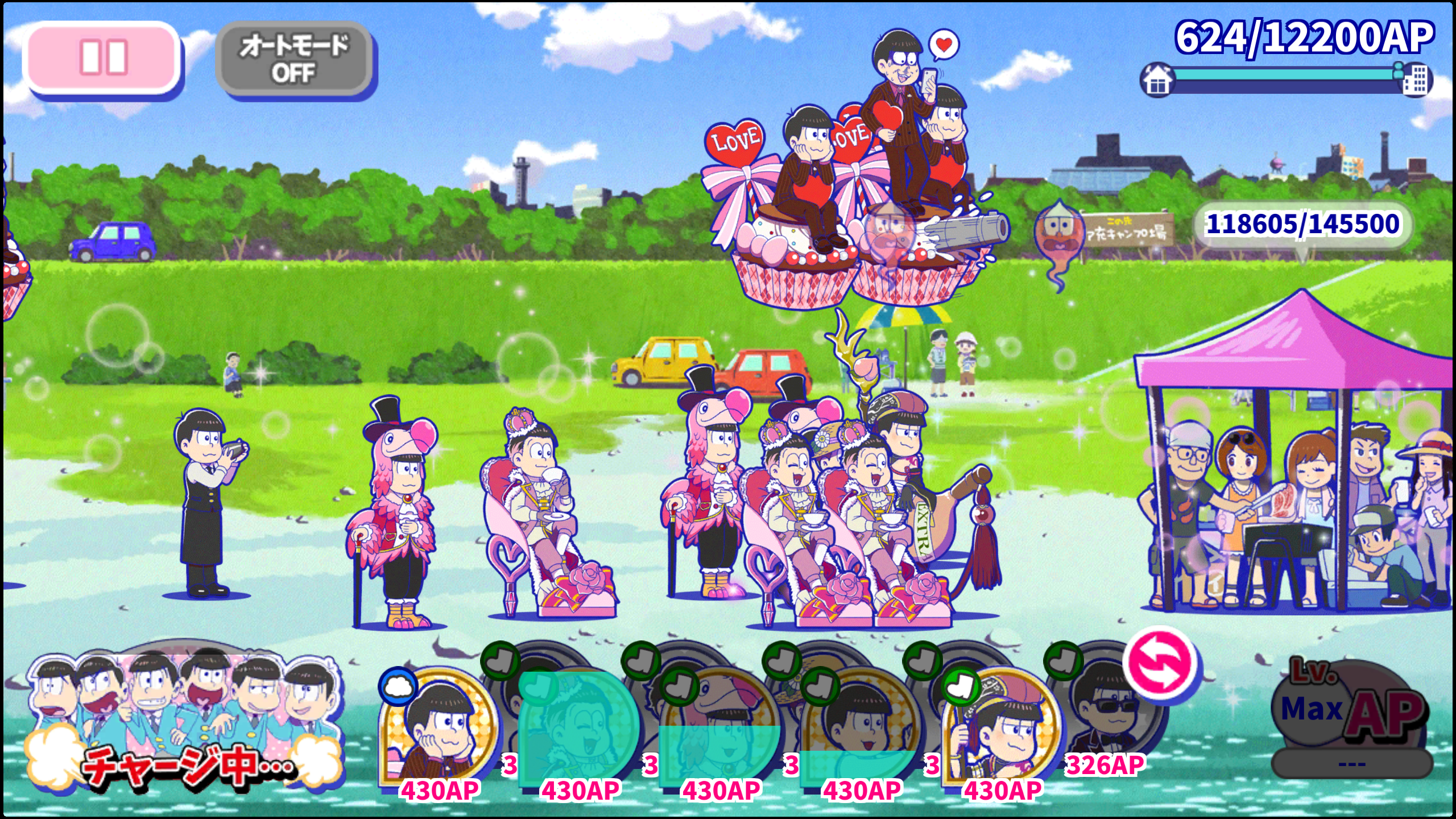The image size is (1456, 819).
Task: Choose the pink flamingo costume unit card
Action: click(x=720, y=725)
